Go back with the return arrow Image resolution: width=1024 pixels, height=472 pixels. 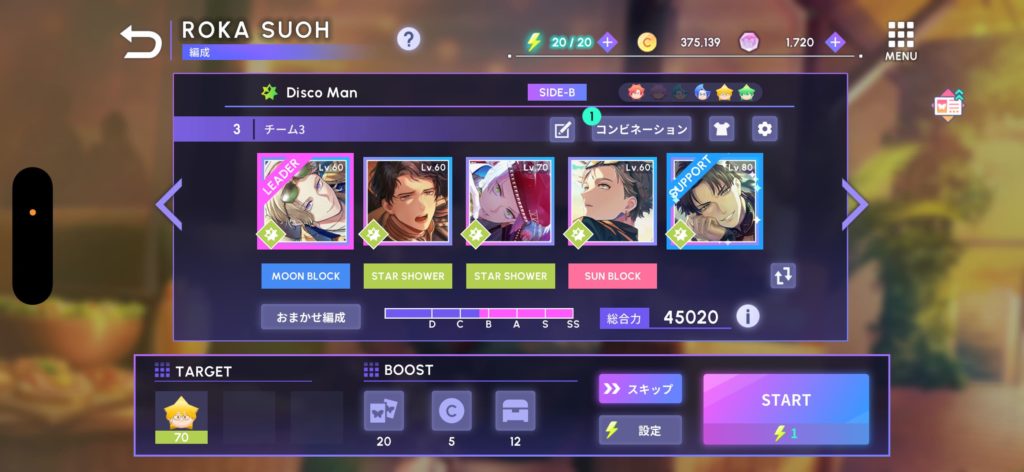click(140, 42)
